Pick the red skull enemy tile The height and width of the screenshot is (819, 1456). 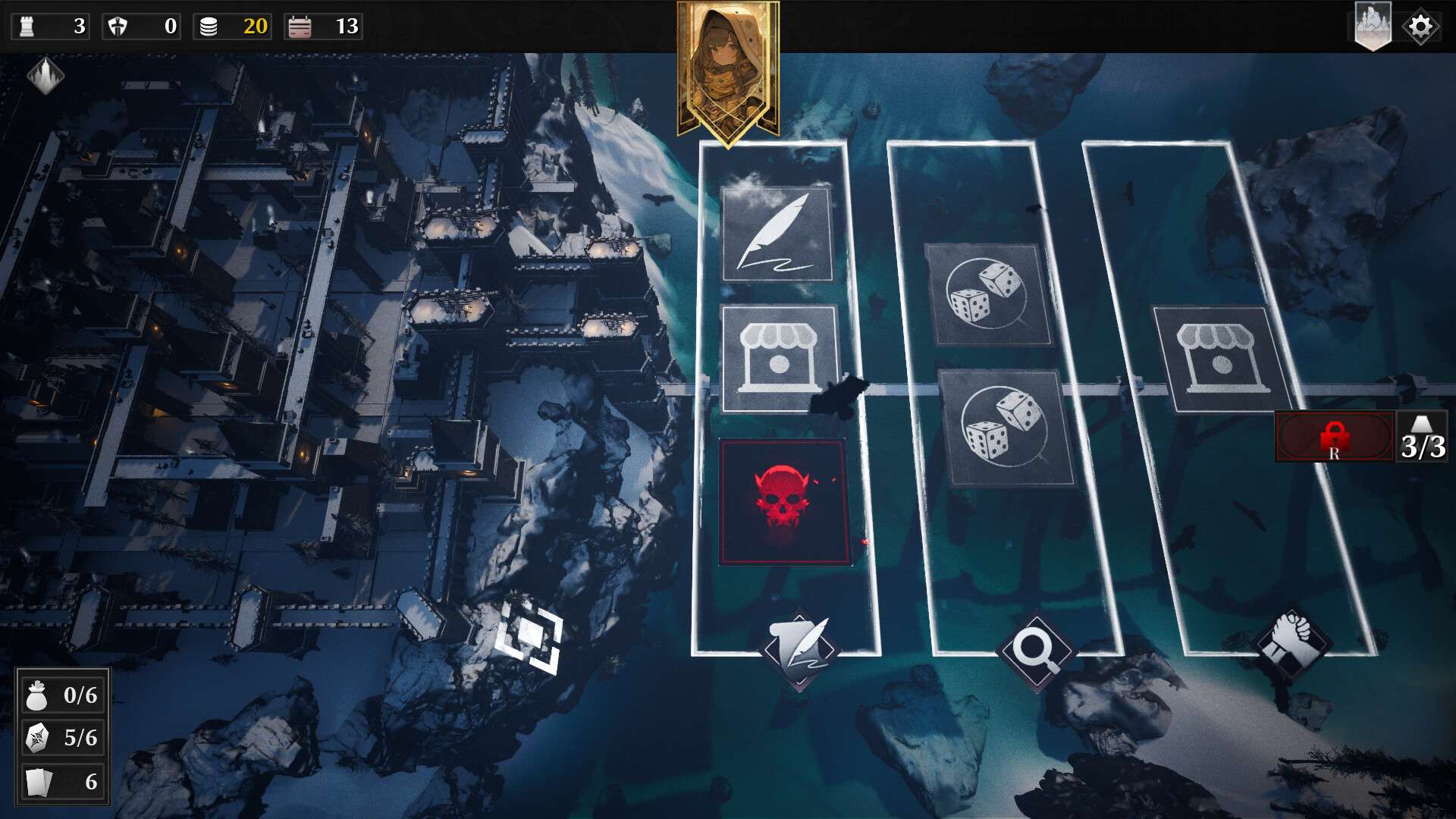785,502
